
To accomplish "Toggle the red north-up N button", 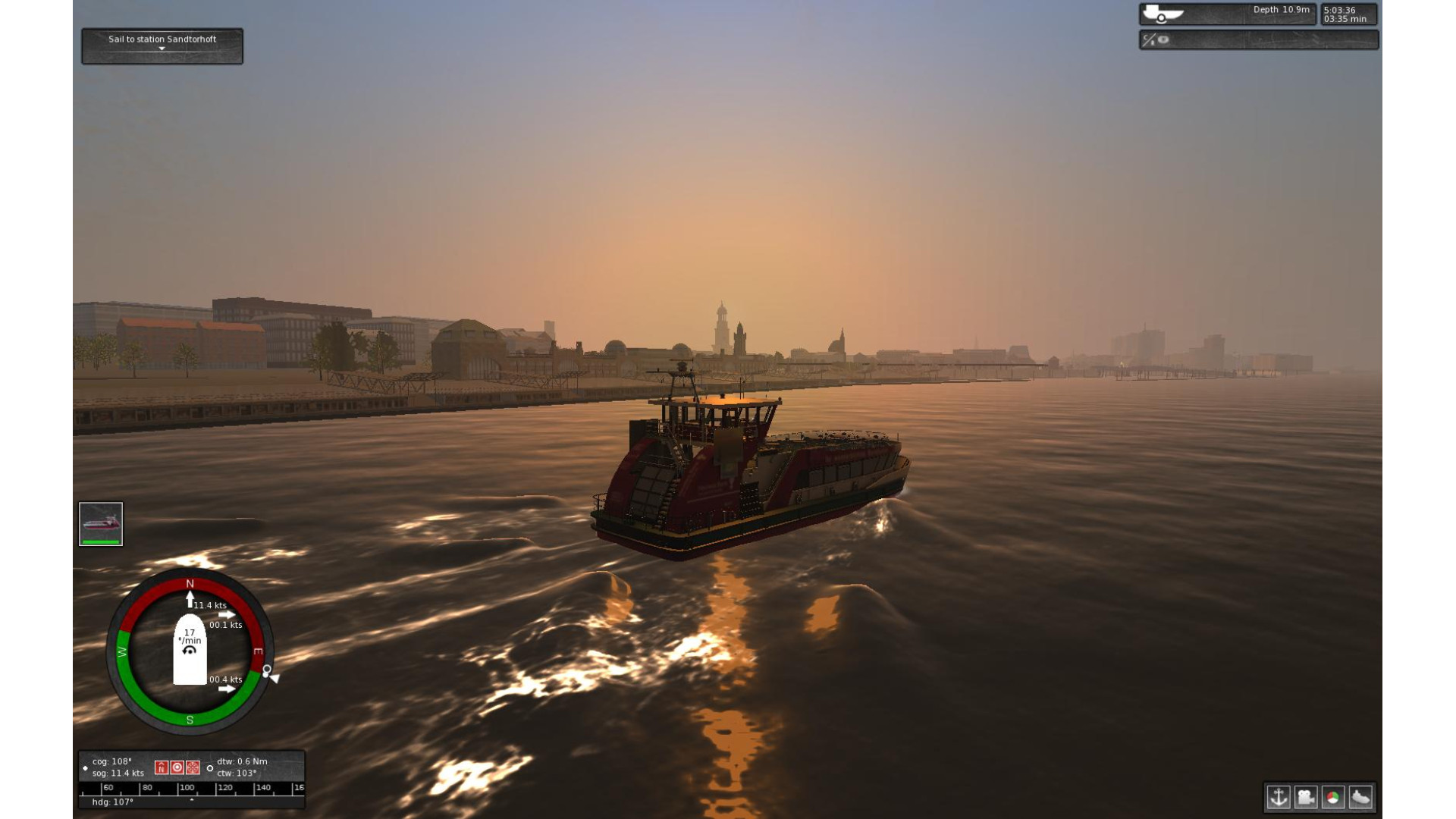I will (x=161, y=767).
